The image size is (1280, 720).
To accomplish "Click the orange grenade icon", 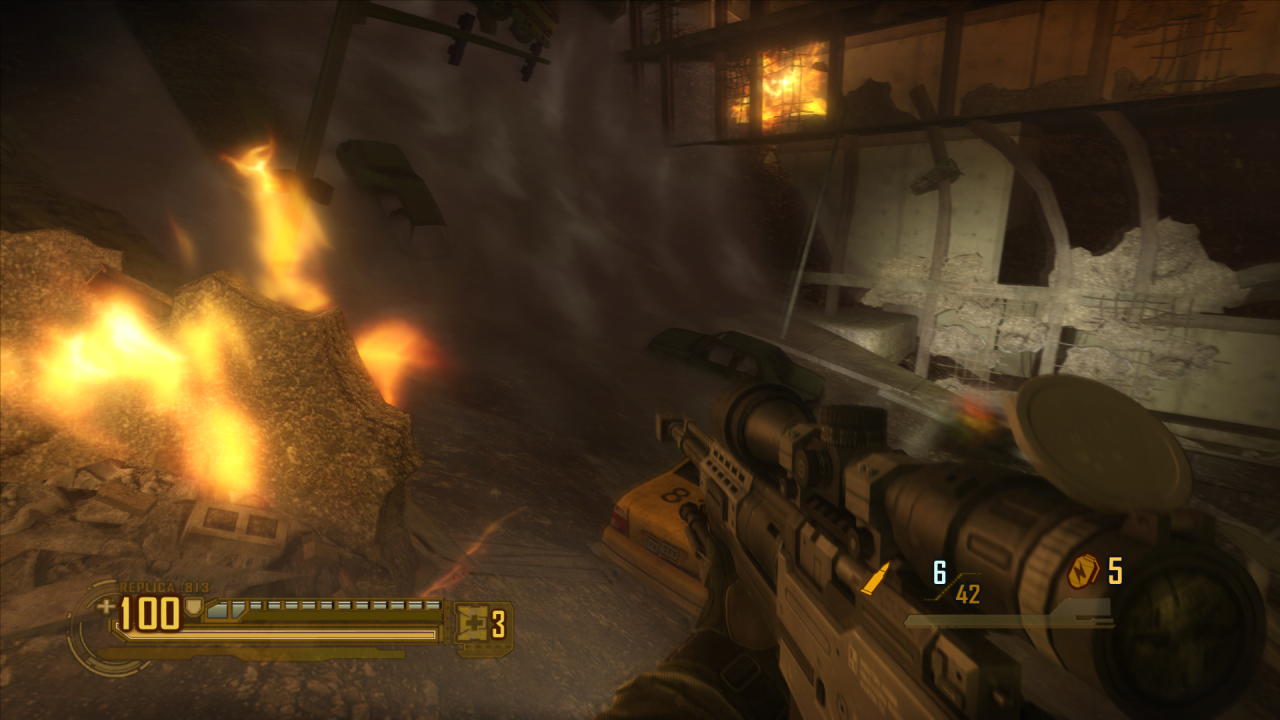I will pos(1083,571).
